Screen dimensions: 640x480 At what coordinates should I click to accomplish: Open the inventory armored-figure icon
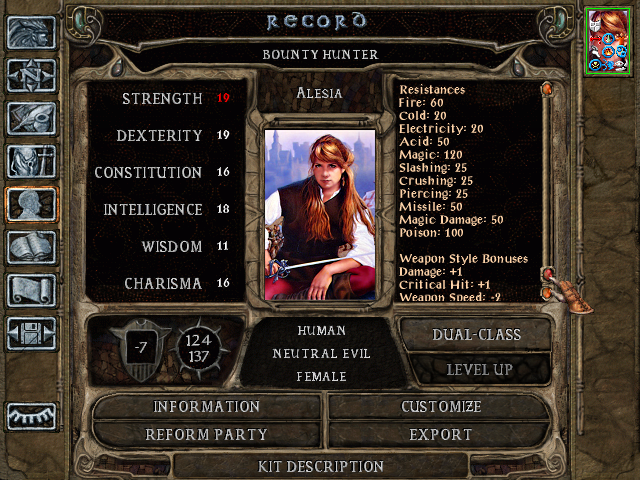coord(31,161)
